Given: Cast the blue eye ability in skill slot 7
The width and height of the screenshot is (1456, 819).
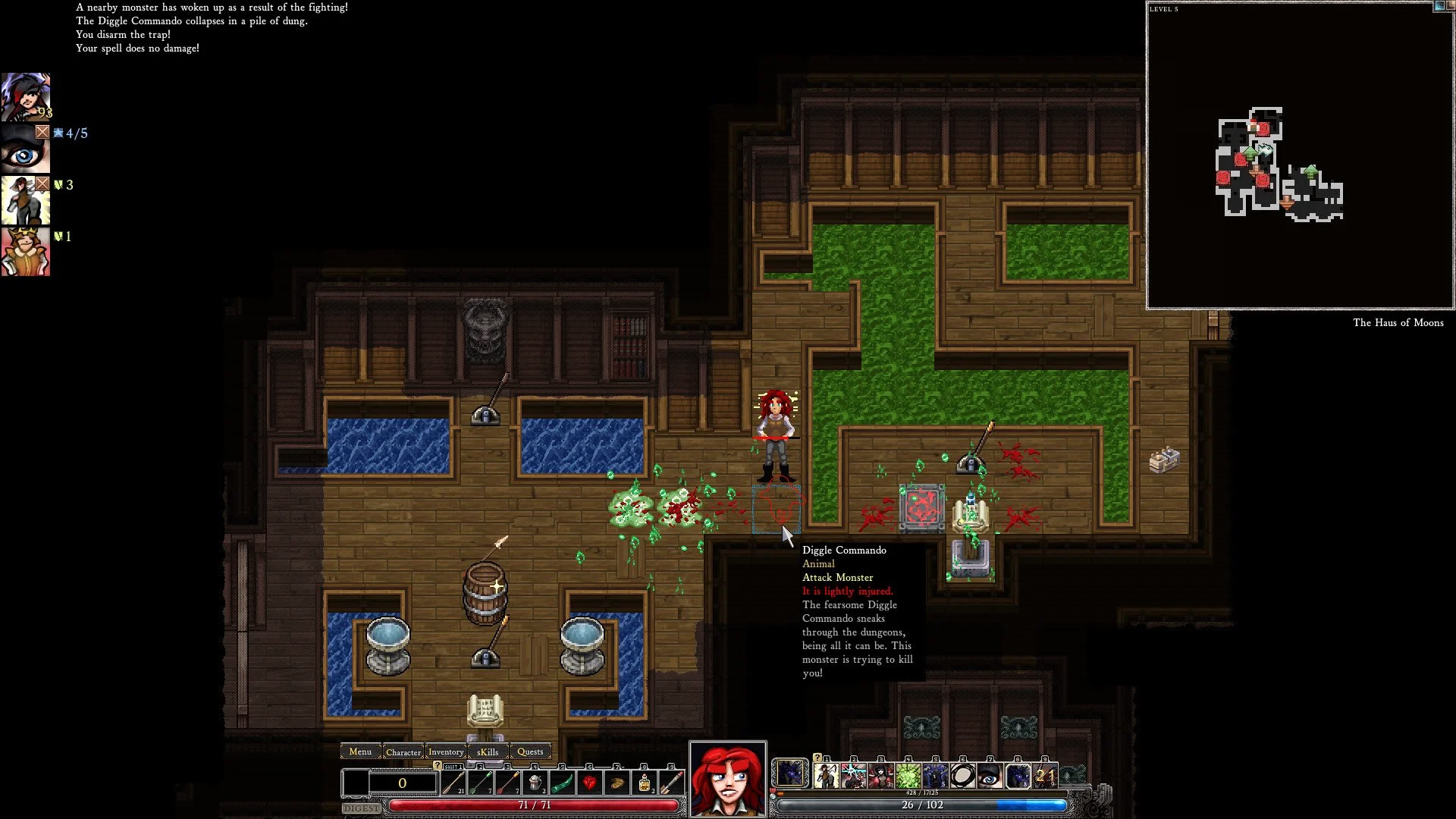Looking at the screenshot, I should (990, 777).
